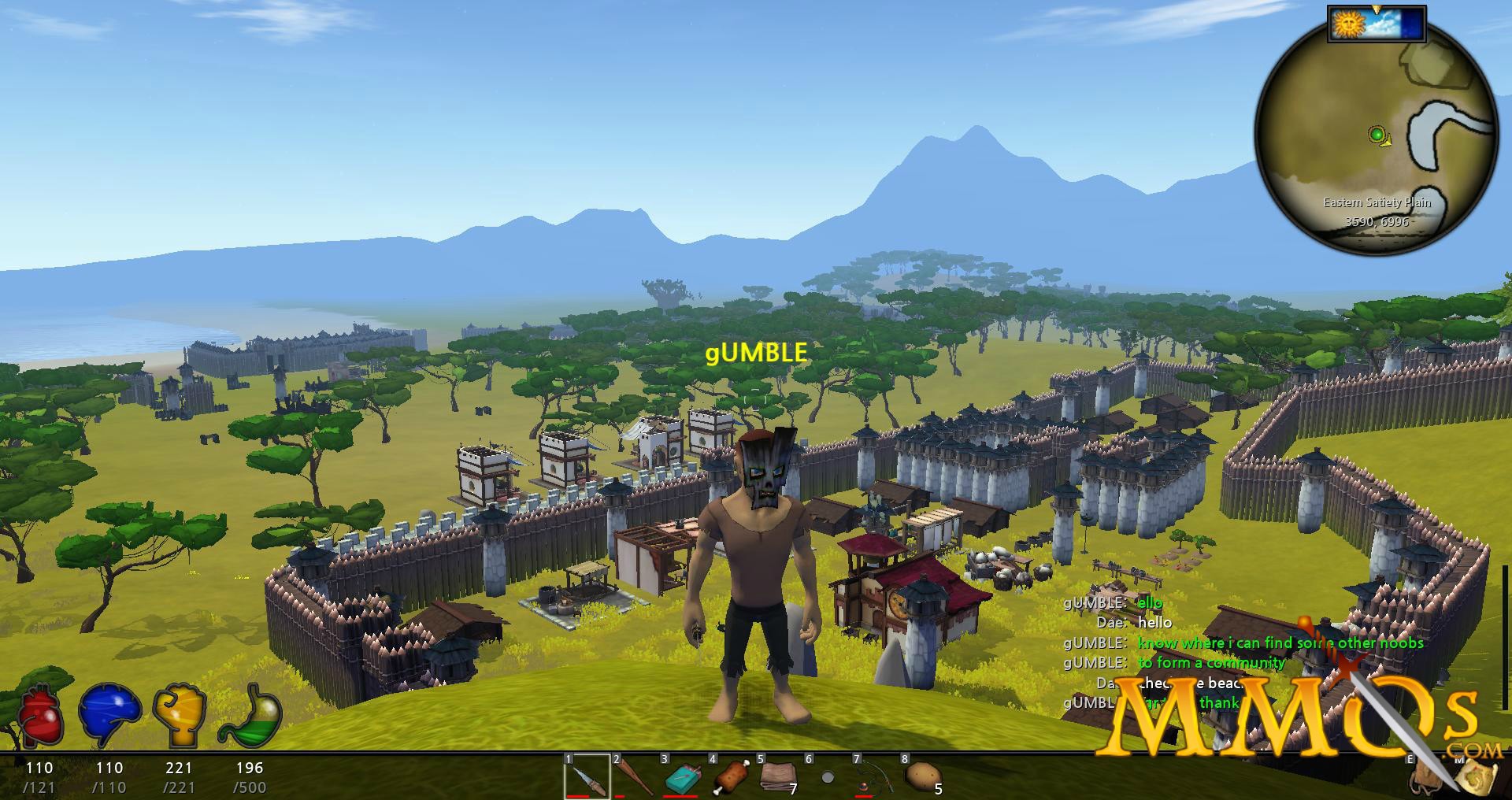1512x800 pixels.
Task: Select the small grey stone slot
Action: tap(827, 777)
